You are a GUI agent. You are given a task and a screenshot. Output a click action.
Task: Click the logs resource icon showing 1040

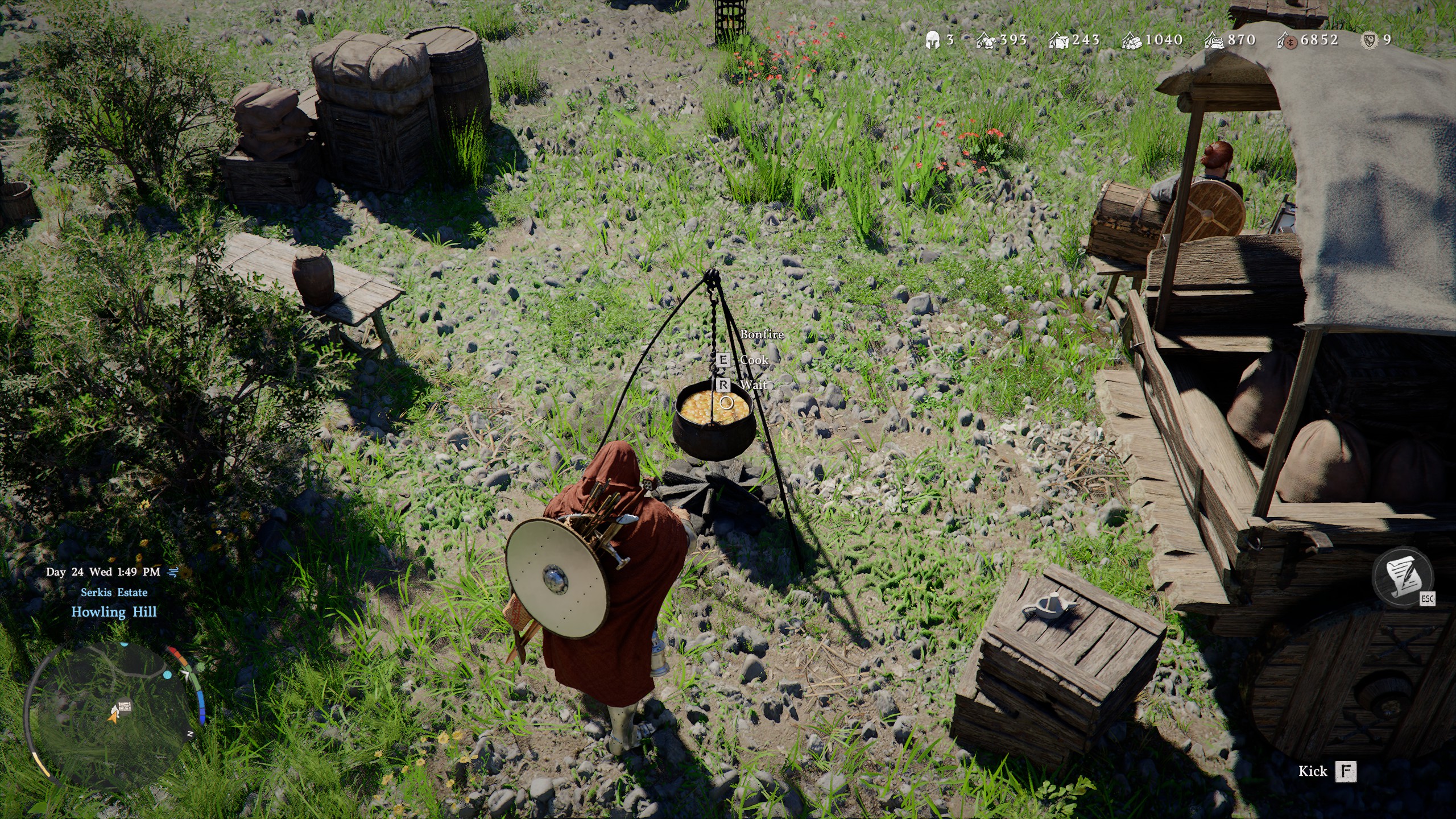point(1131,40)
